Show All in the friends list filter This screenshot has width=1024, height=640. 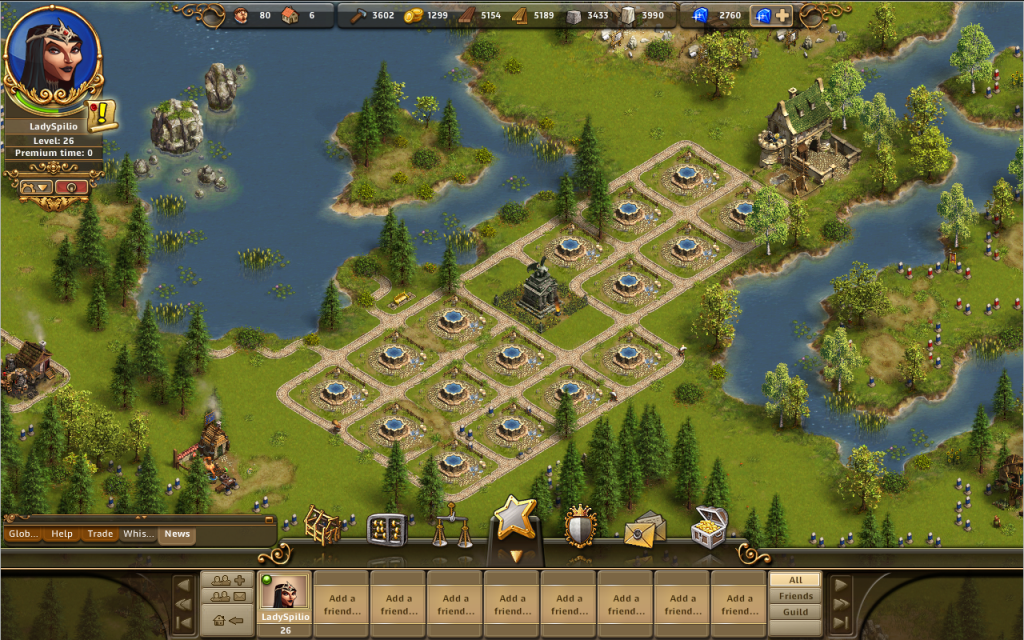click(795, 580)
